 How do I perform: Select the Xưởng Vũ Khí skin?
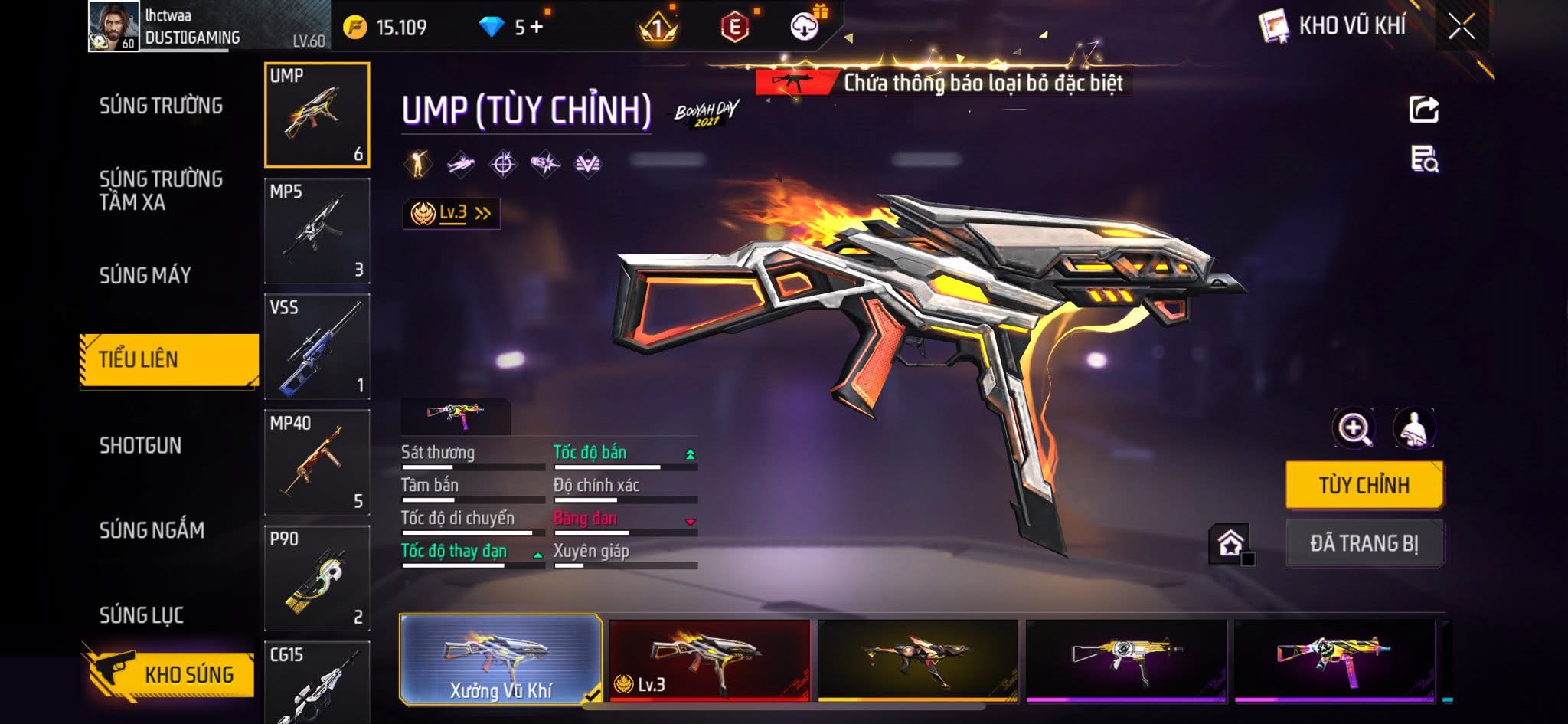(x=501, y=660)
